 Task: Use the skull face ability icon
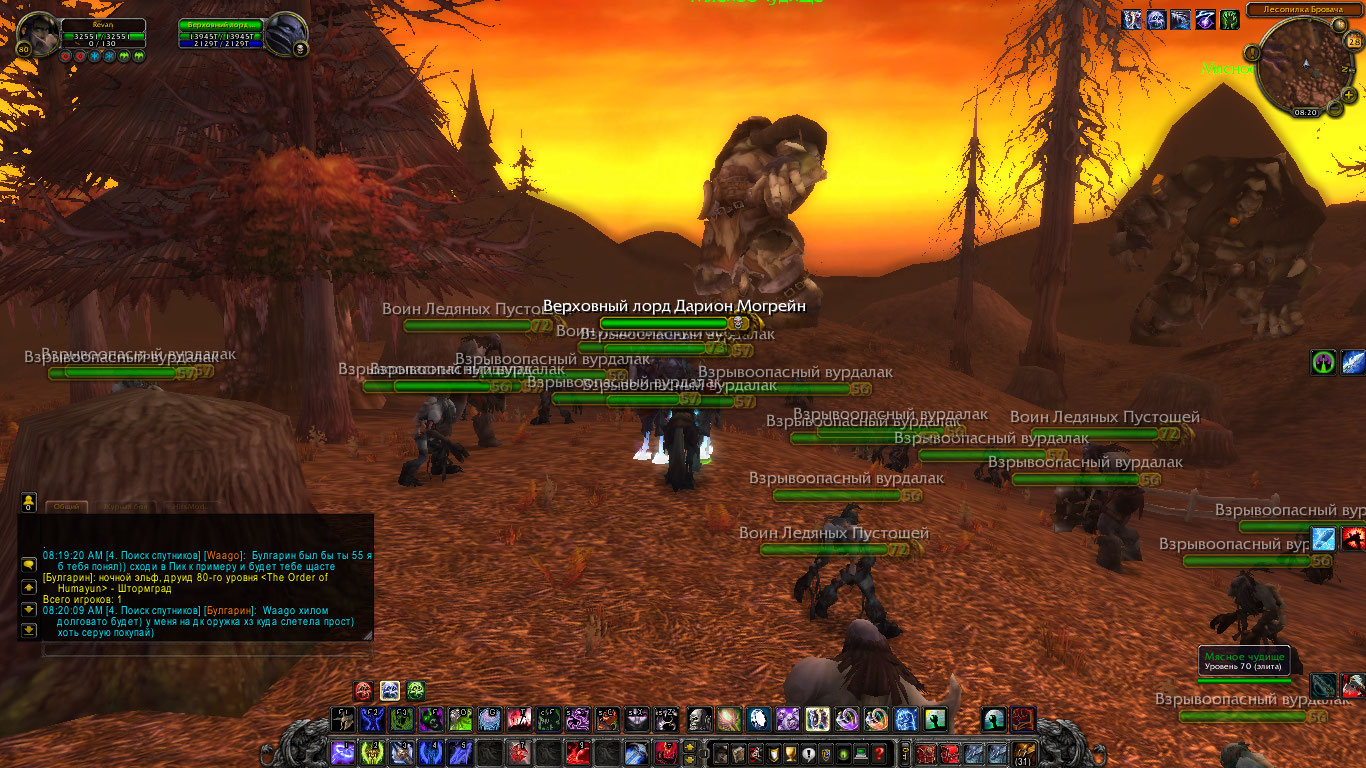[698, 718]
